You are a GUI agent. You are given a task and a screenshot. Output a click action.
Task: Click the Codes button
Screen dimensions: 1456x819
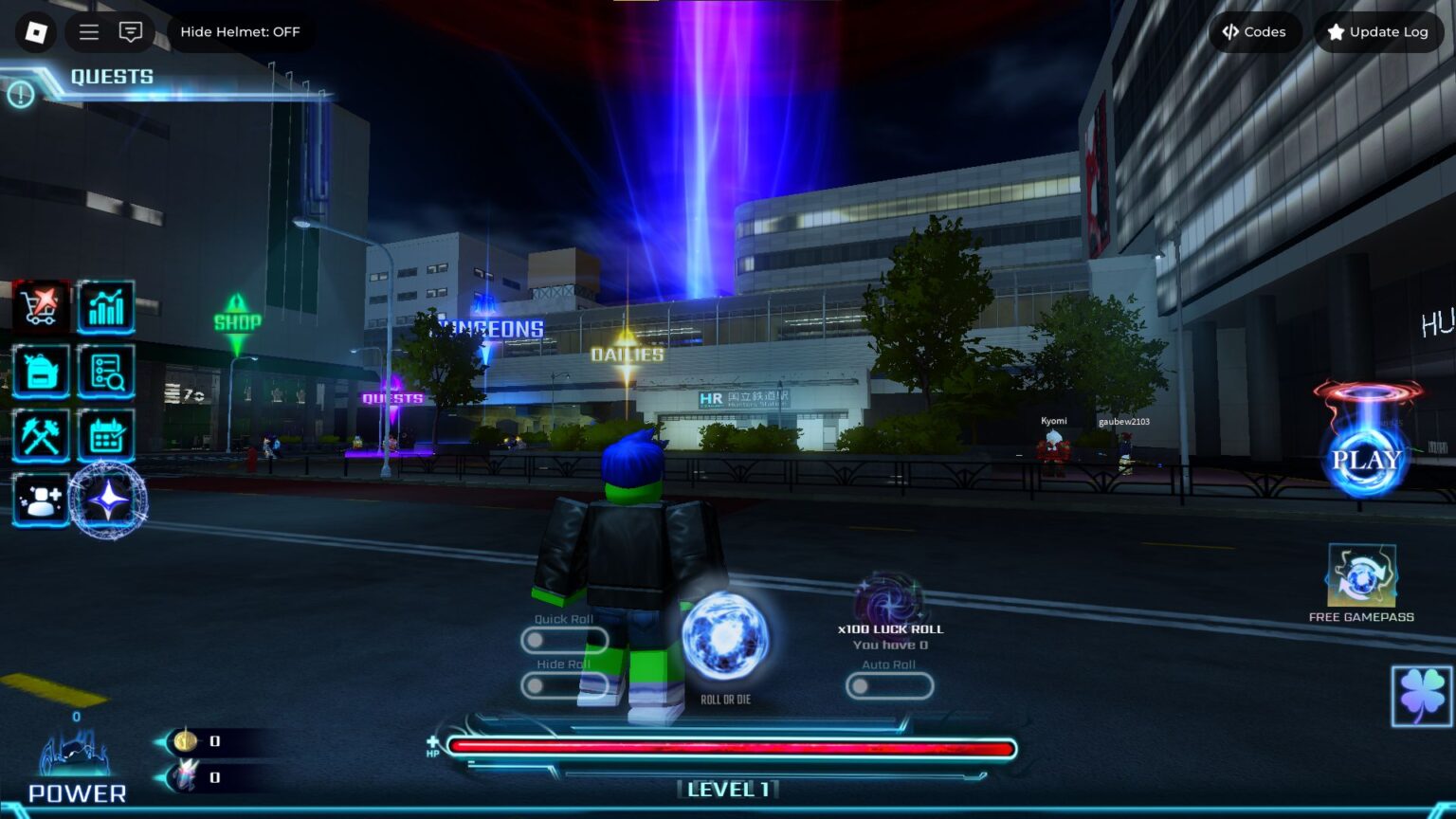[x=1255, y=31]
